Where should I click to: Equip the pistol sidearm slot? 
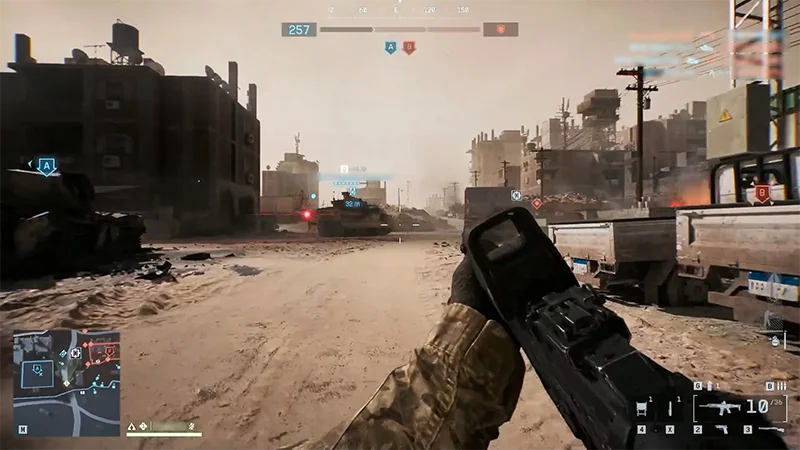[721, 429]
